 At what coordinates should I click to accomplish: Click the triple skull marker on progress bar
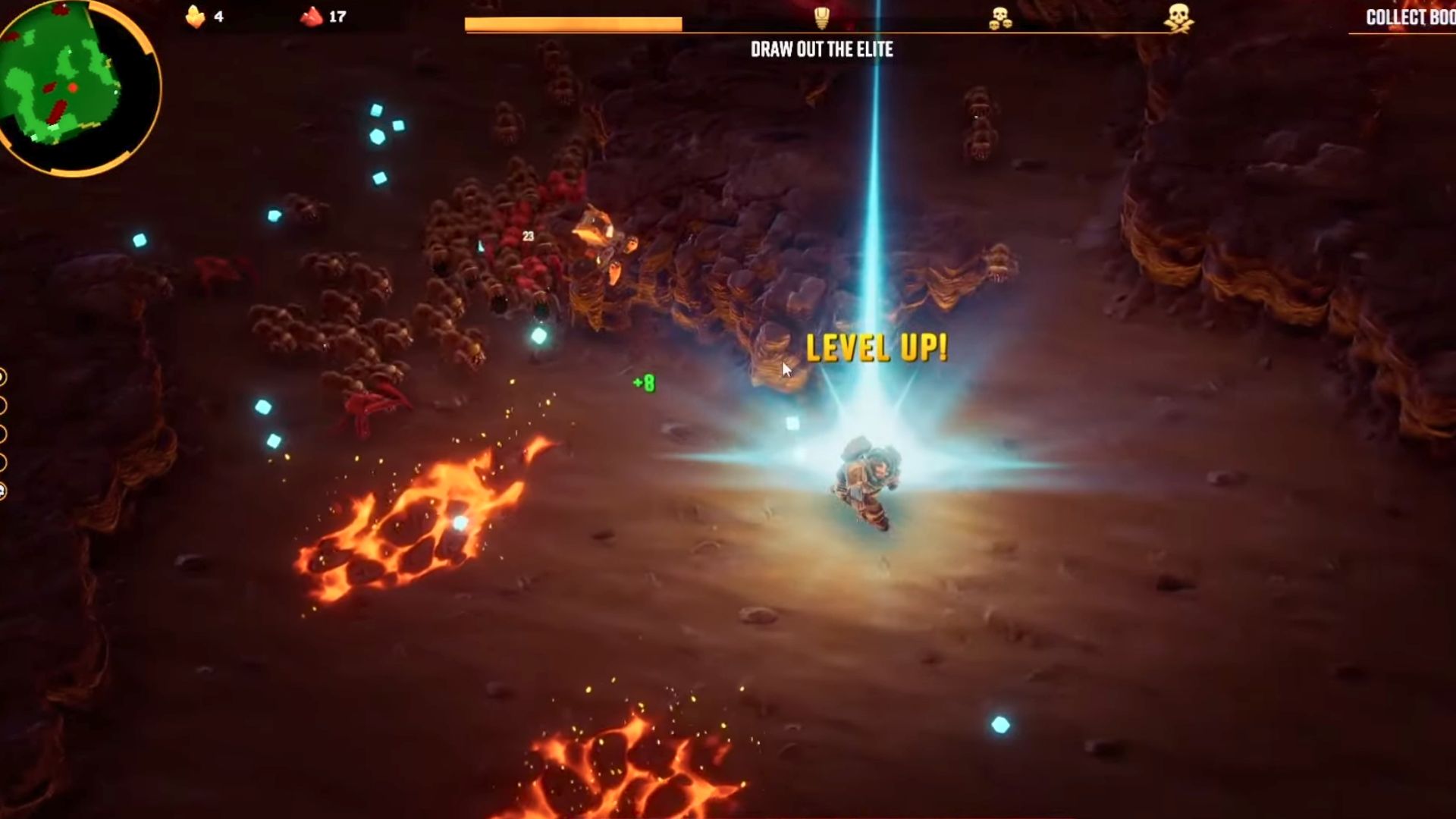click(x=1000, y=19)
